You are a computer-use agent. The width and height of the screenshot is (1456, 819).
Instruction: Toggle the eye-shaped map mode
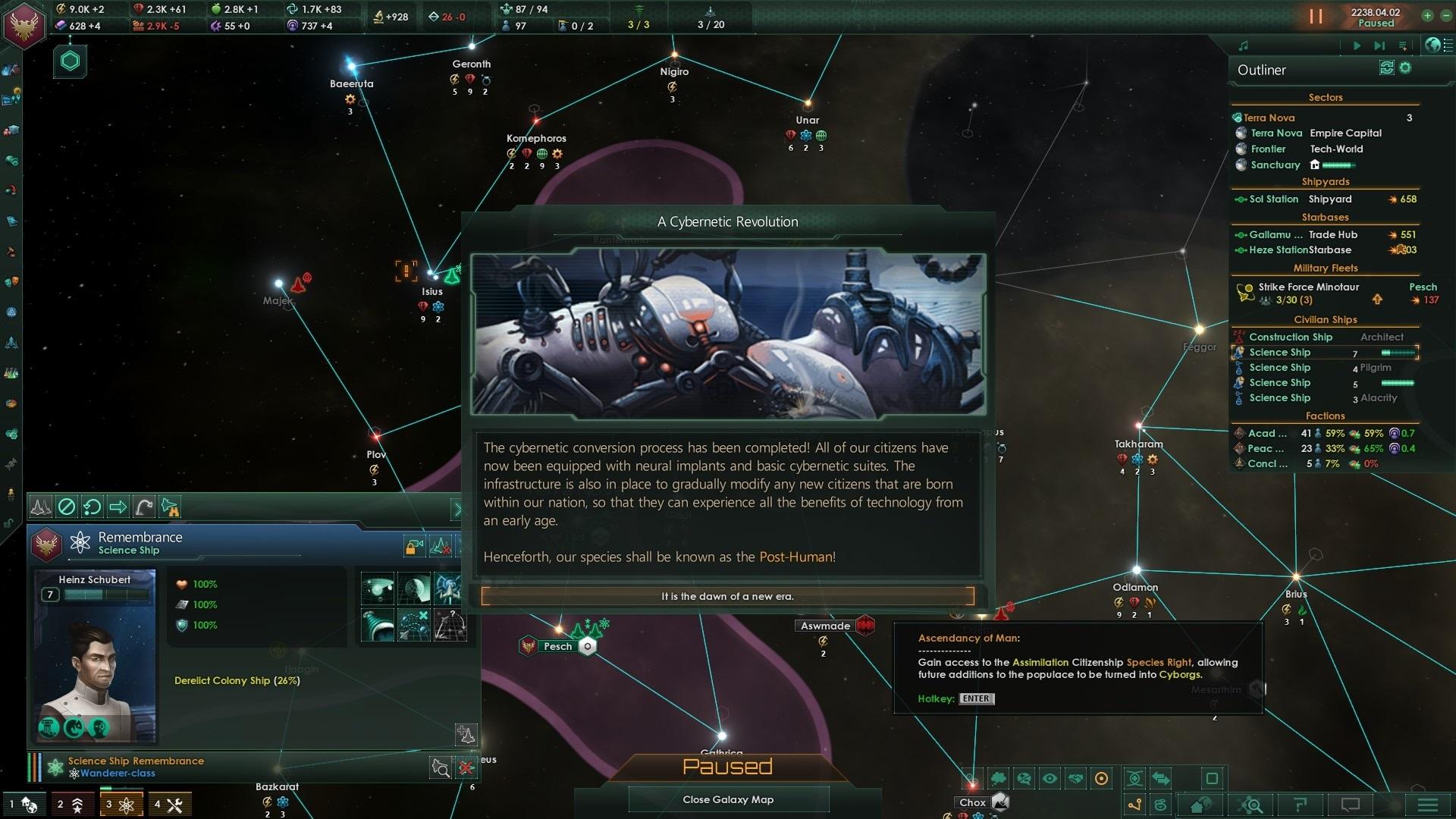point(1050,778)
